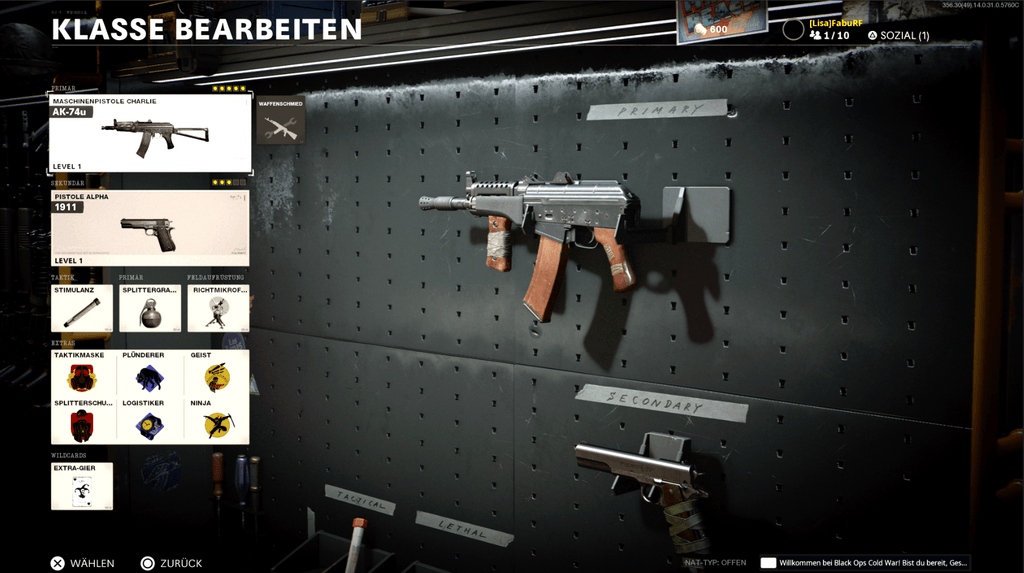This screenshot has height=573, width=1024.
Task: Choose the Ninja perk slot
Action: 217,420
